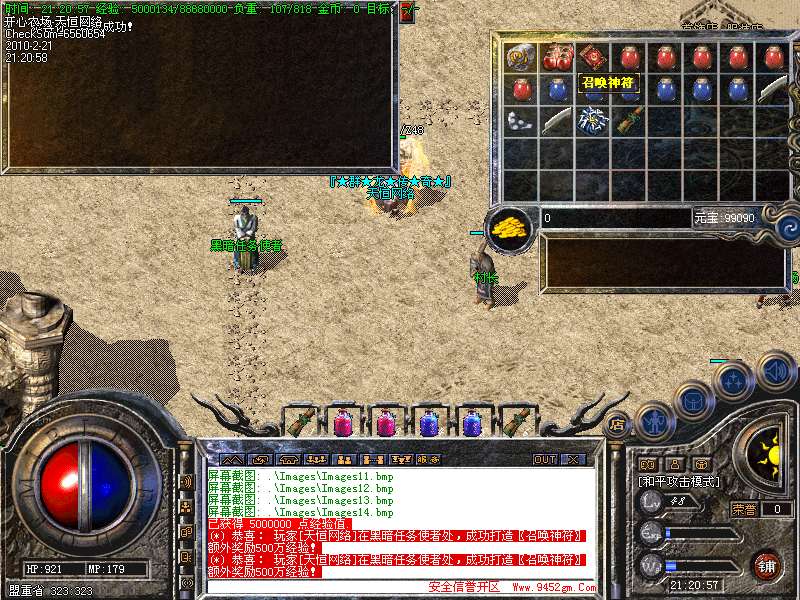The width and height of the screenshot is (800, 600).
Task: Click the 店 shop button
Action: [617, 424]
